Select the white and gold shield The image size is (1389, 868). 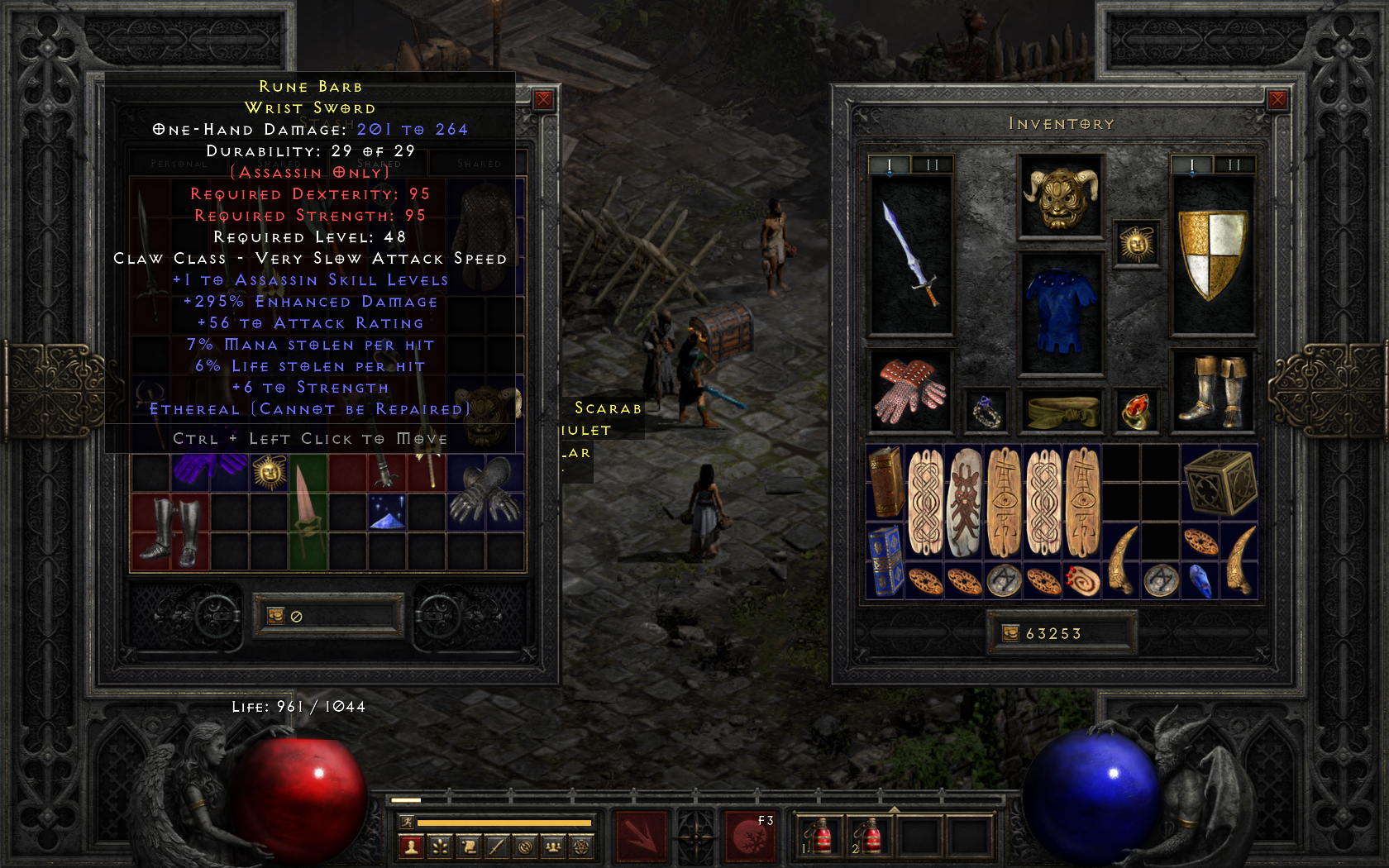(1212, 253)
